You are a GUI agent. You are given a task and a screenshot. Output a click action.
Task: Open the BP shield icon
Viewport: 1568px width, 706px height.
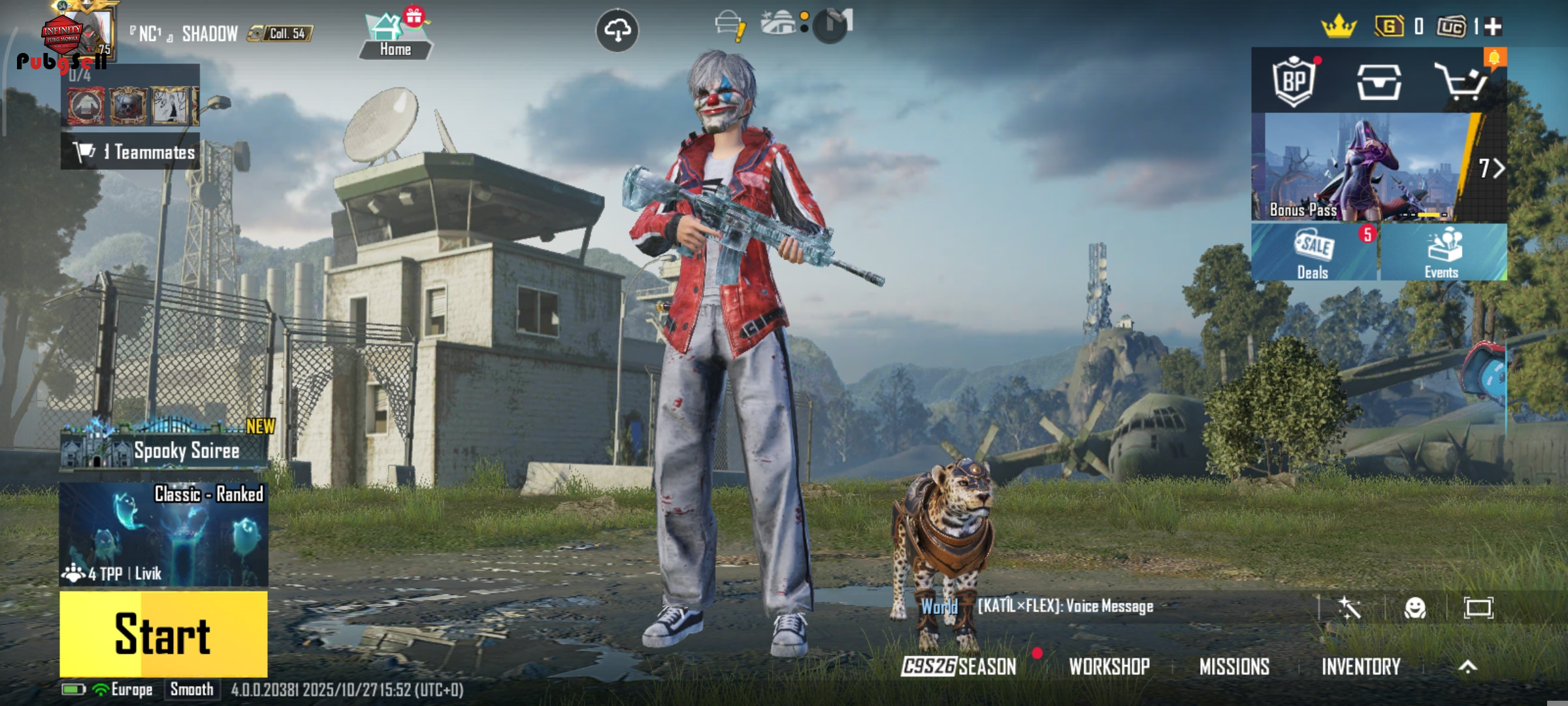[1294, 82]
